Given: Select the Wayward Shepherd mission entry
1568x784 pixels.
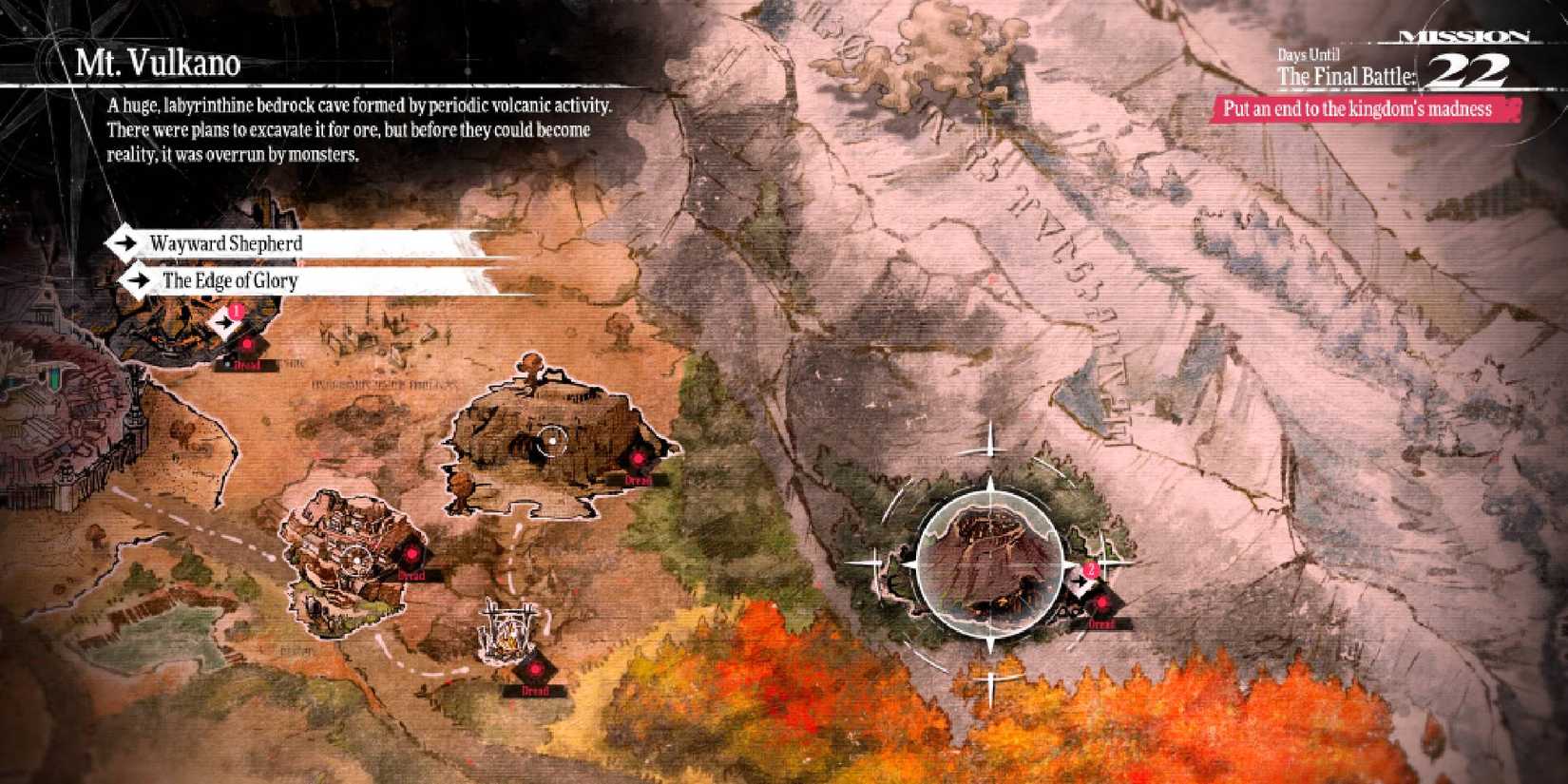Looking at the screenshot, I should click(224, 244).
